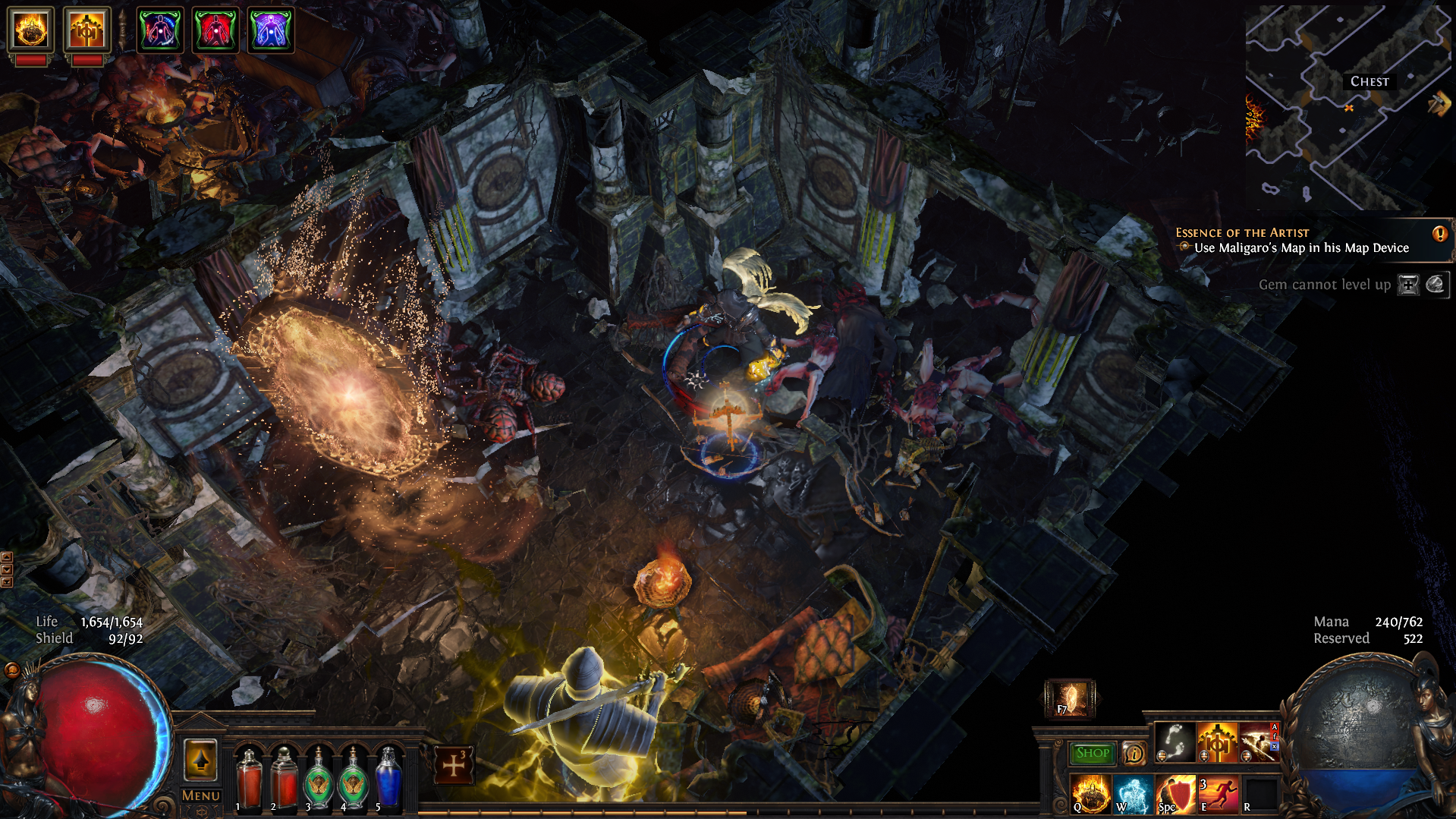Screen dimensions: 1456x819
Task: Click the minimap overlay
Action: coord(1346,108)
